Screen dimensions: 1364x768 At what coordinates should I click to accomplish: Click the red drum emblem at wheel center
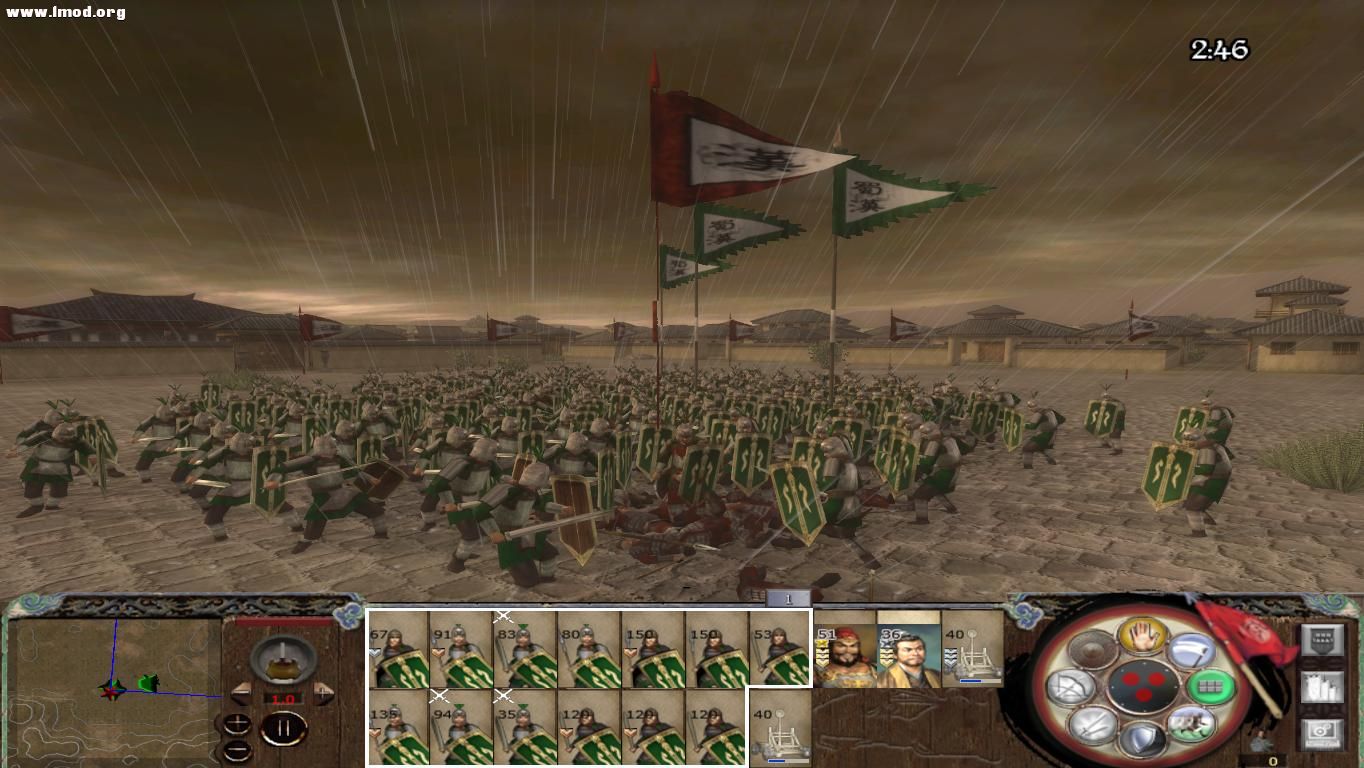click(x=1143, y=688)
